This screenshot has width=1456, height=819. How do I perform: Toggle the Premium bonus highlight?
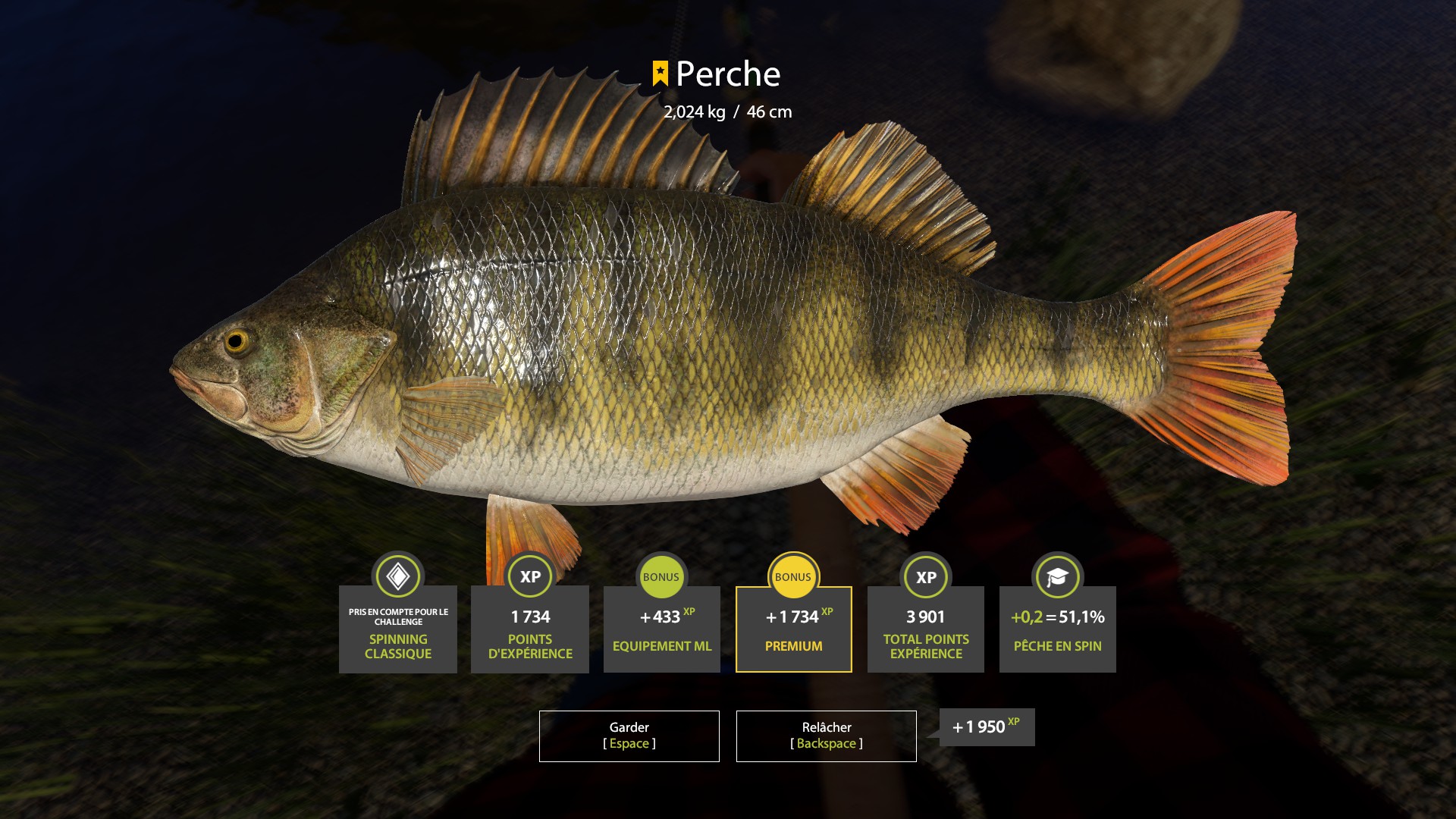(x=793, y=629)
